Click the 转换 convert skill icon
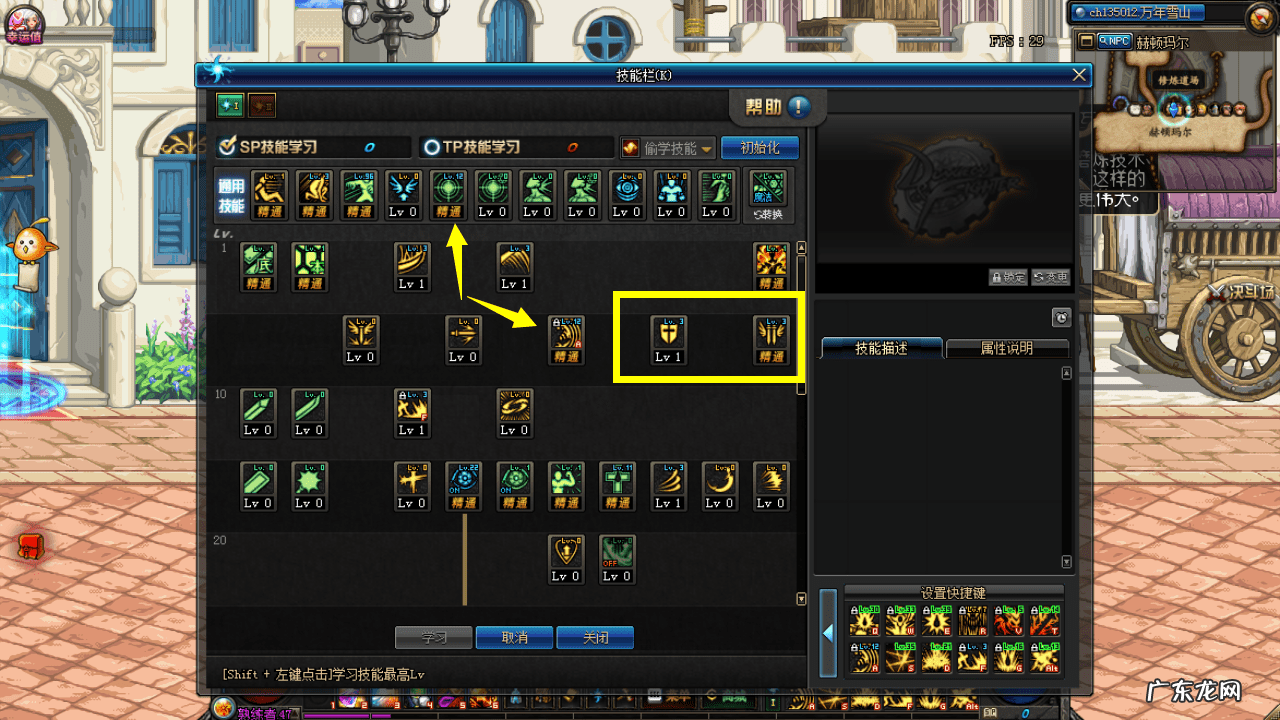1280x720 pixels. [769, 194]
